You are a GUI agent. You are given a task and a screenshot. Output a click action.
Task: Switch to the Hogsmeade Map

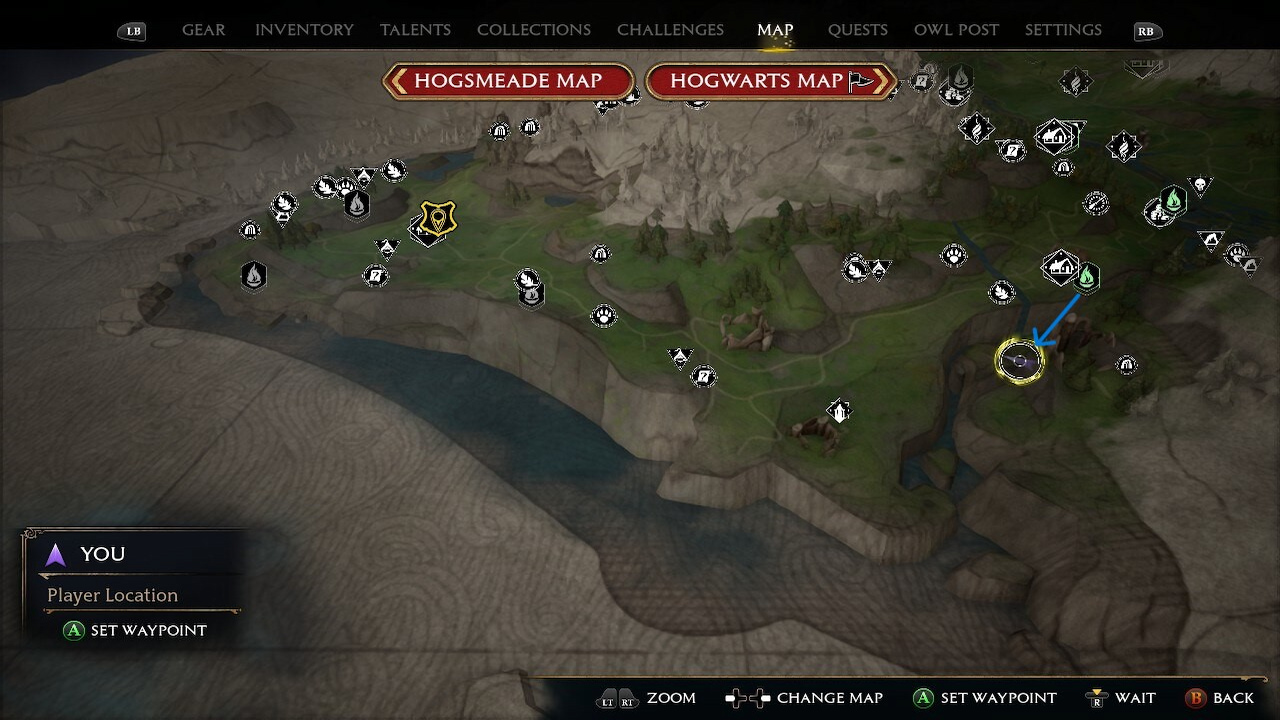coord(508,81)
